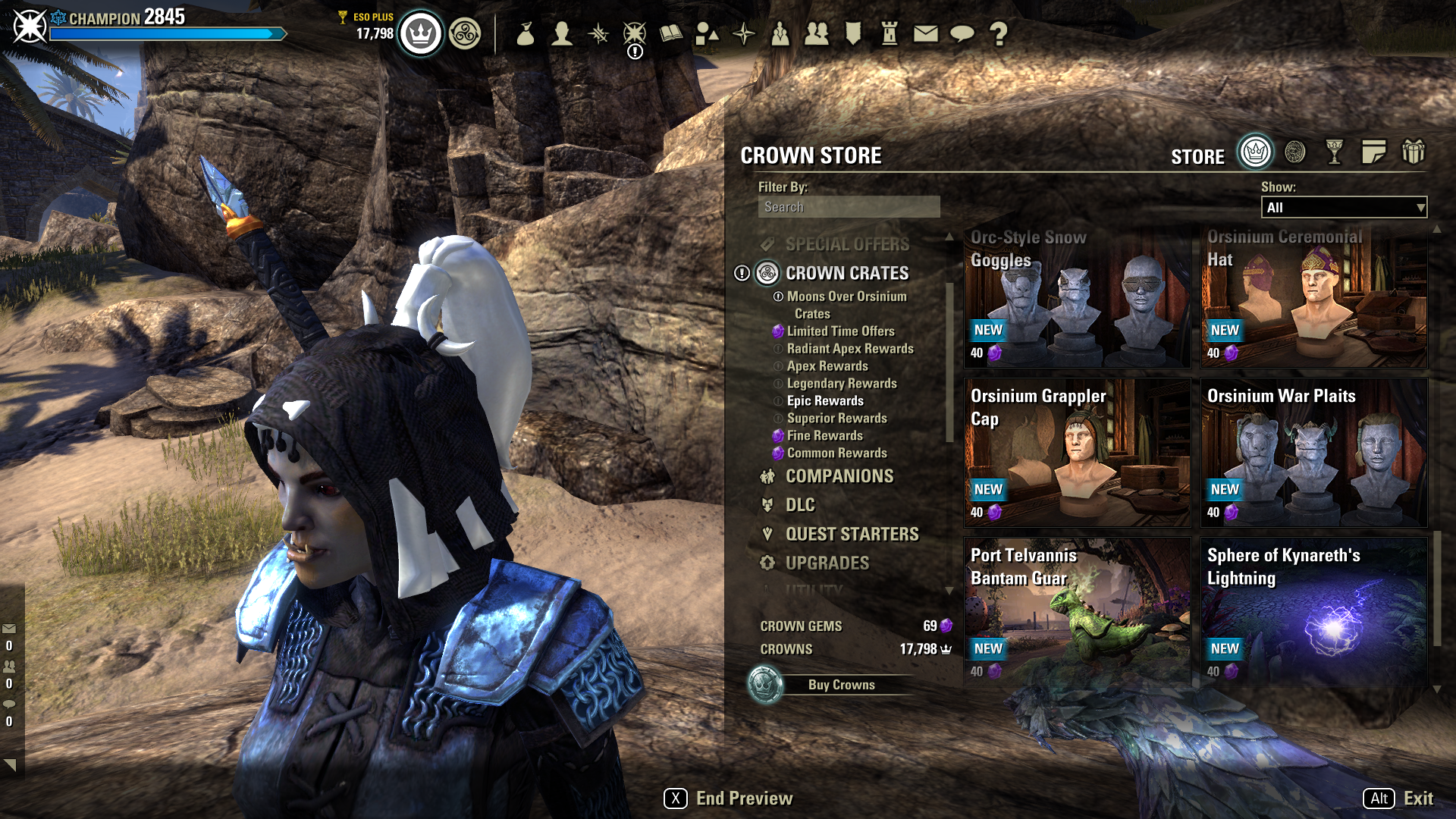The image size is (1456, 819).
Task: Expand the Upgrades category
Action: point(827,563)
